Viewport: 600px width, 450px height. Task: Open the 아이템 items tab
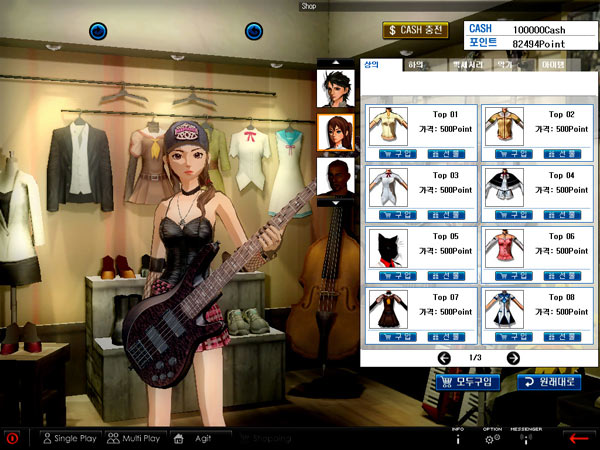[552, 65]
